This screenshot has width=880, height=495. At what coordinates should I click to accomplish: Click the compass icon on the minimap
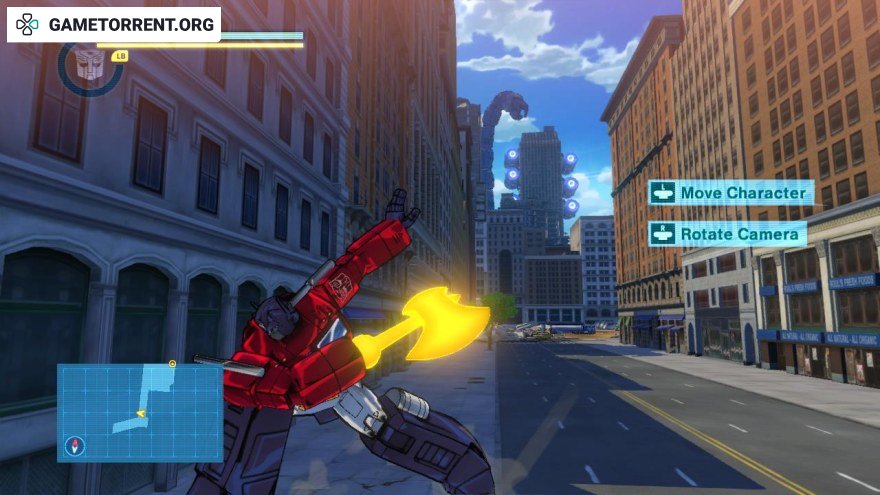click(x=74, y=446)
